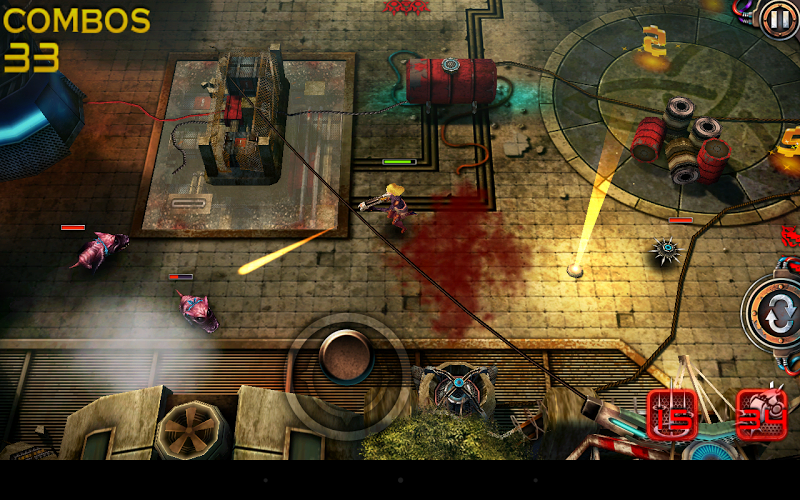Use the red mine item showing 34
This screenshot has height=500, width=800.
[760, 414]
